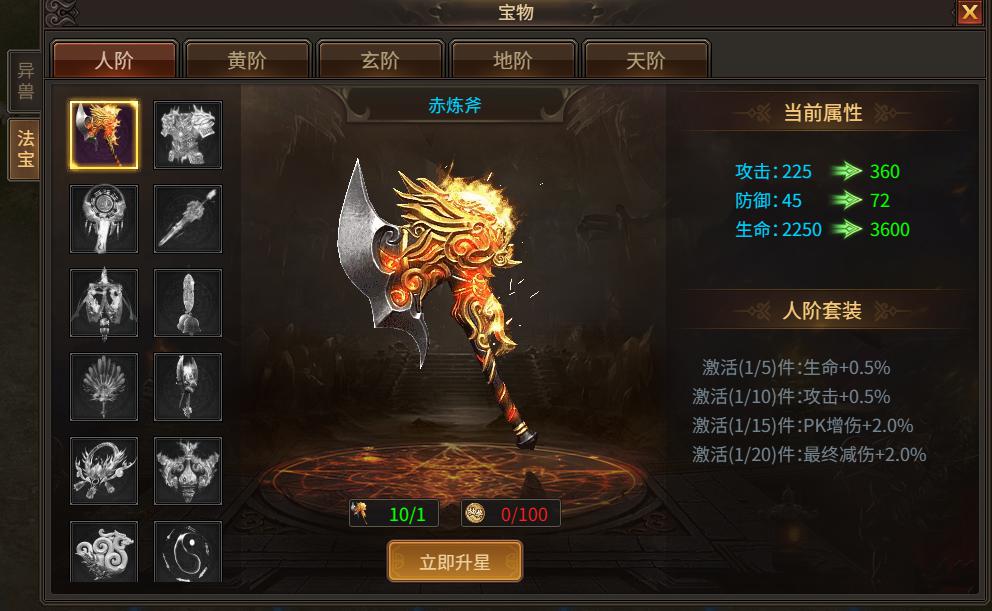Pick the grey spear treasure slot

click(188, 219)
